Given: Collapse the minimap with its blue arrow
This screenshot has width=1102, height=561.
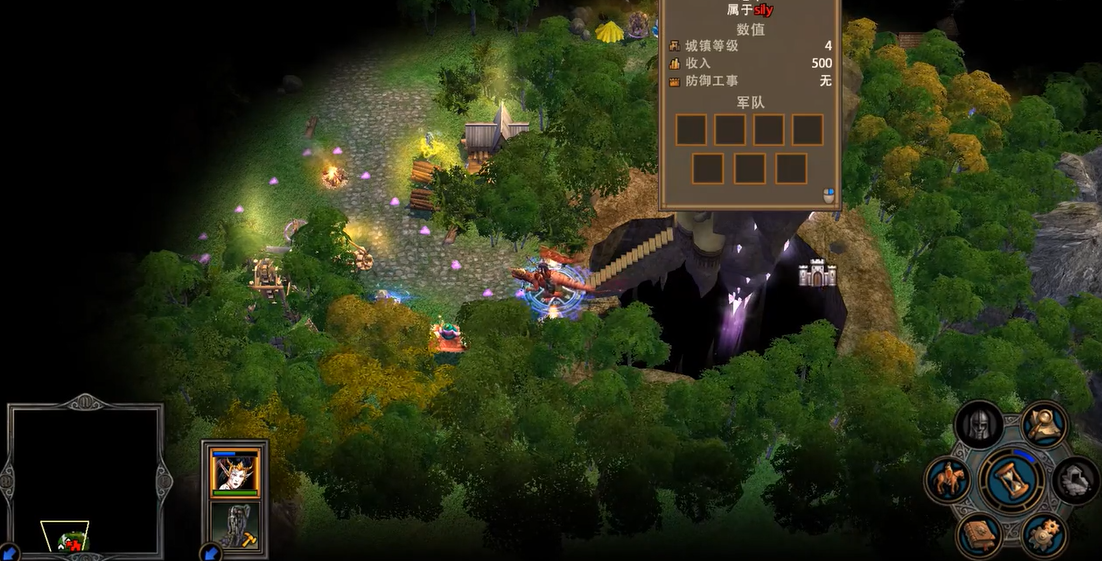Looking at the screenshot, I should point(9,551).
